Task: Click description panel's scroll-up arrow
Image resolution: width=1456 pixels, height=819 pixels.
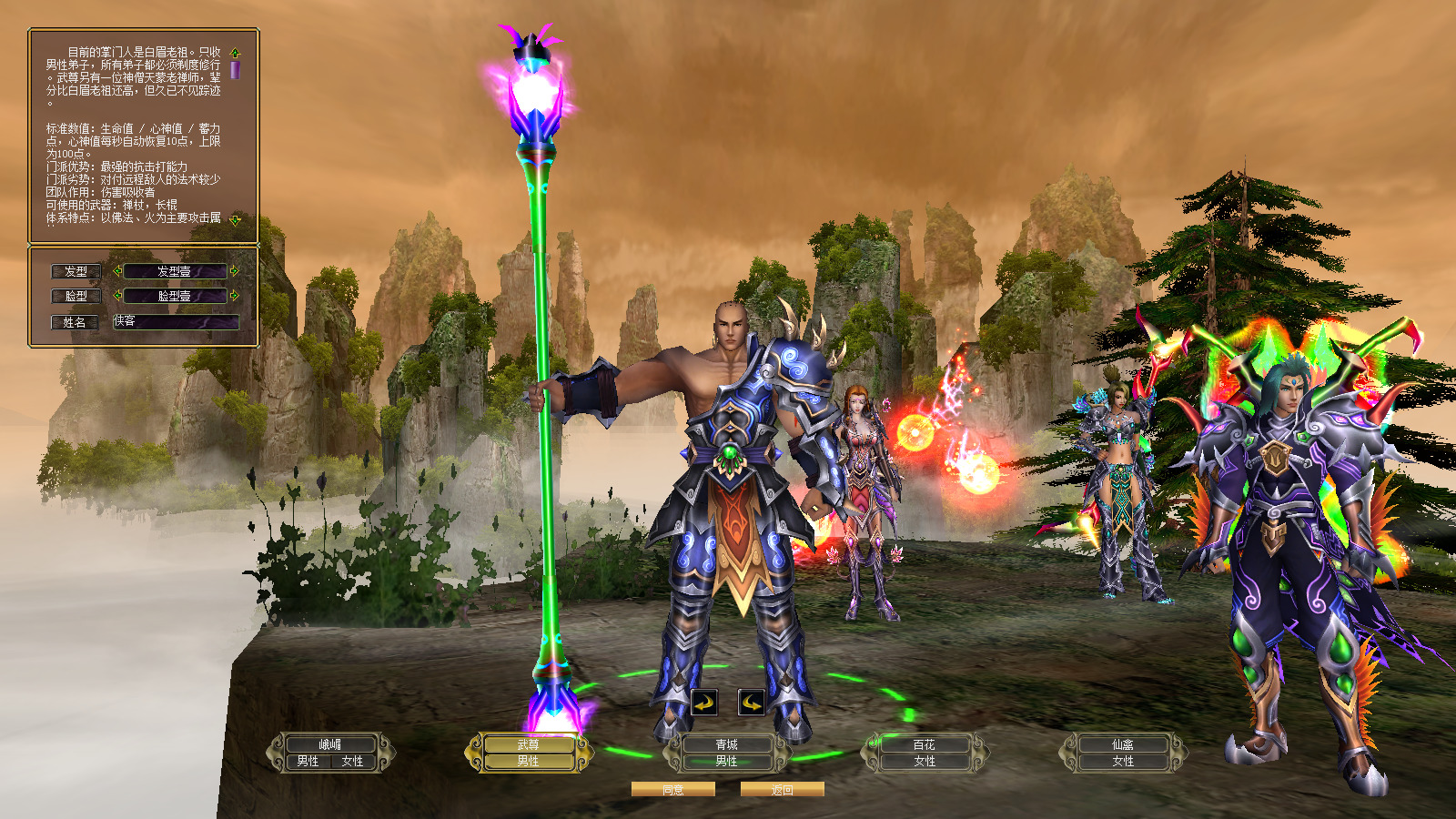Action: 235,53
